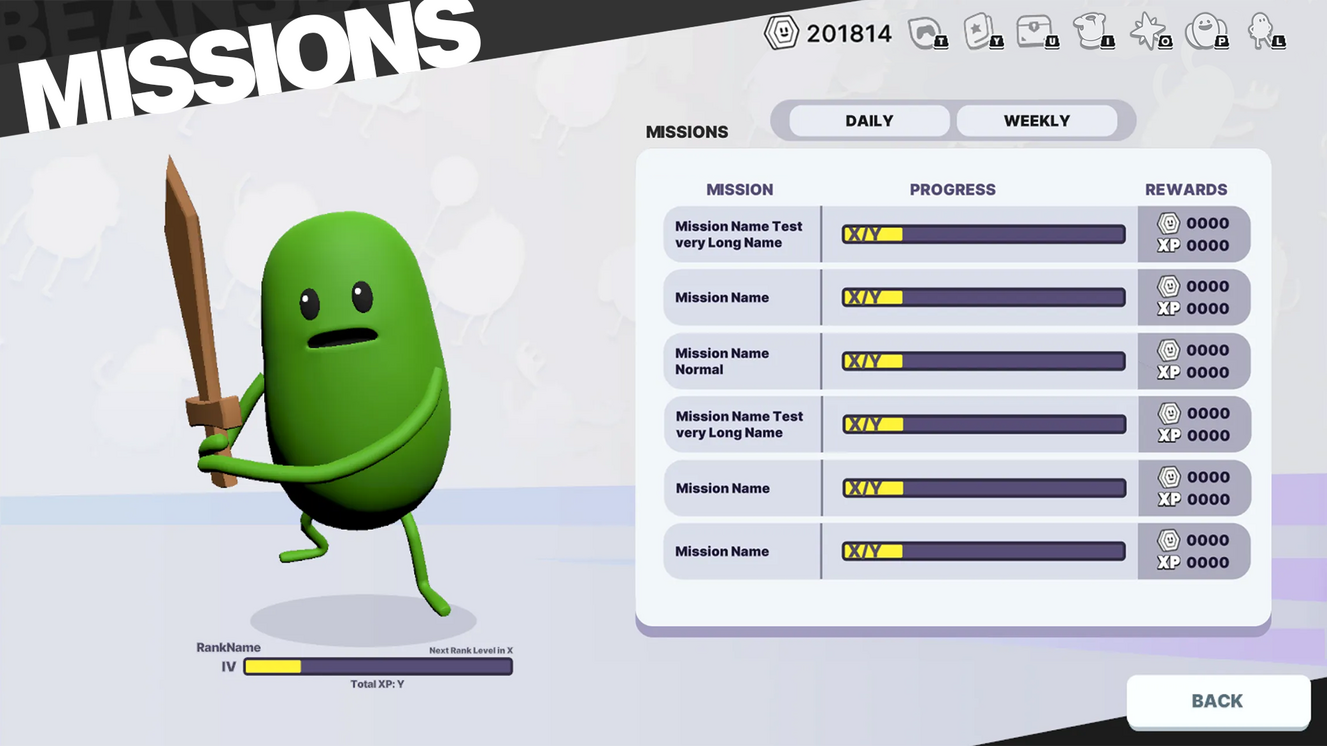Go back using the Back button

[1217, 701]
